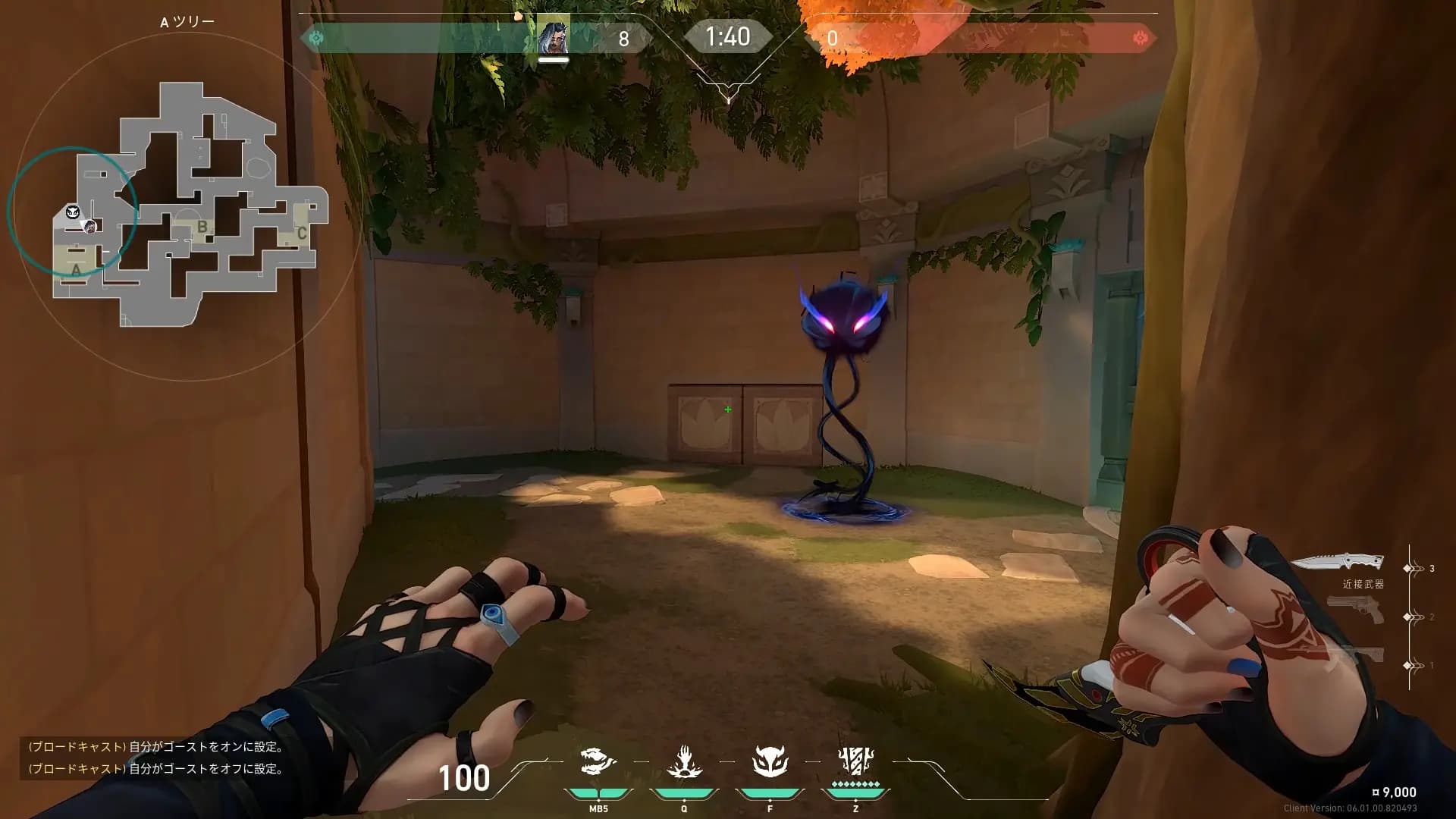This screenshot has height=819, width=1456.
Task: Trigger the Nightfall ultimate icon
Action: (x=855, y=761)
